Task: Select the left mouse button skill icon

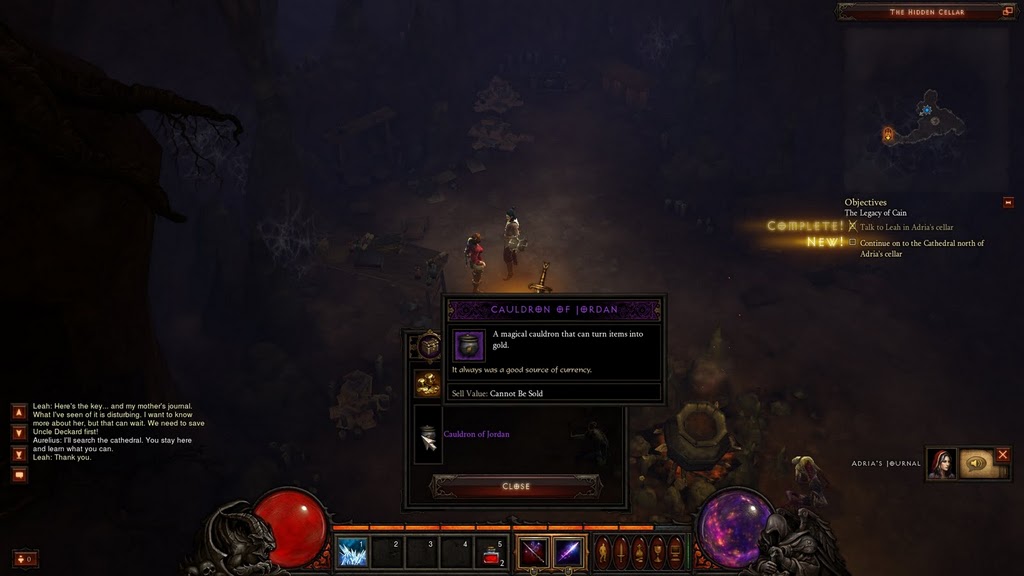Action: pyautogui.click(x=532, y=552)
